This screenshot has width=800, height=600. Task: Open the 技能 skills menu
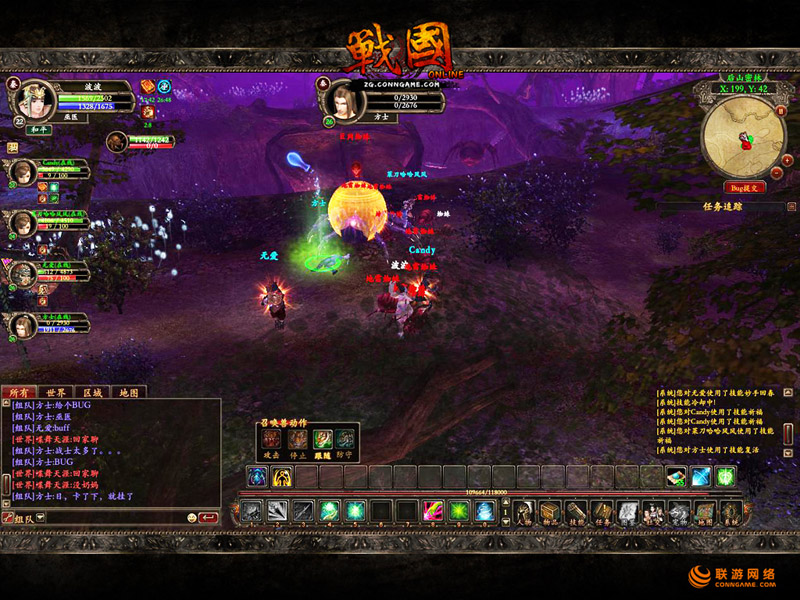577,512
